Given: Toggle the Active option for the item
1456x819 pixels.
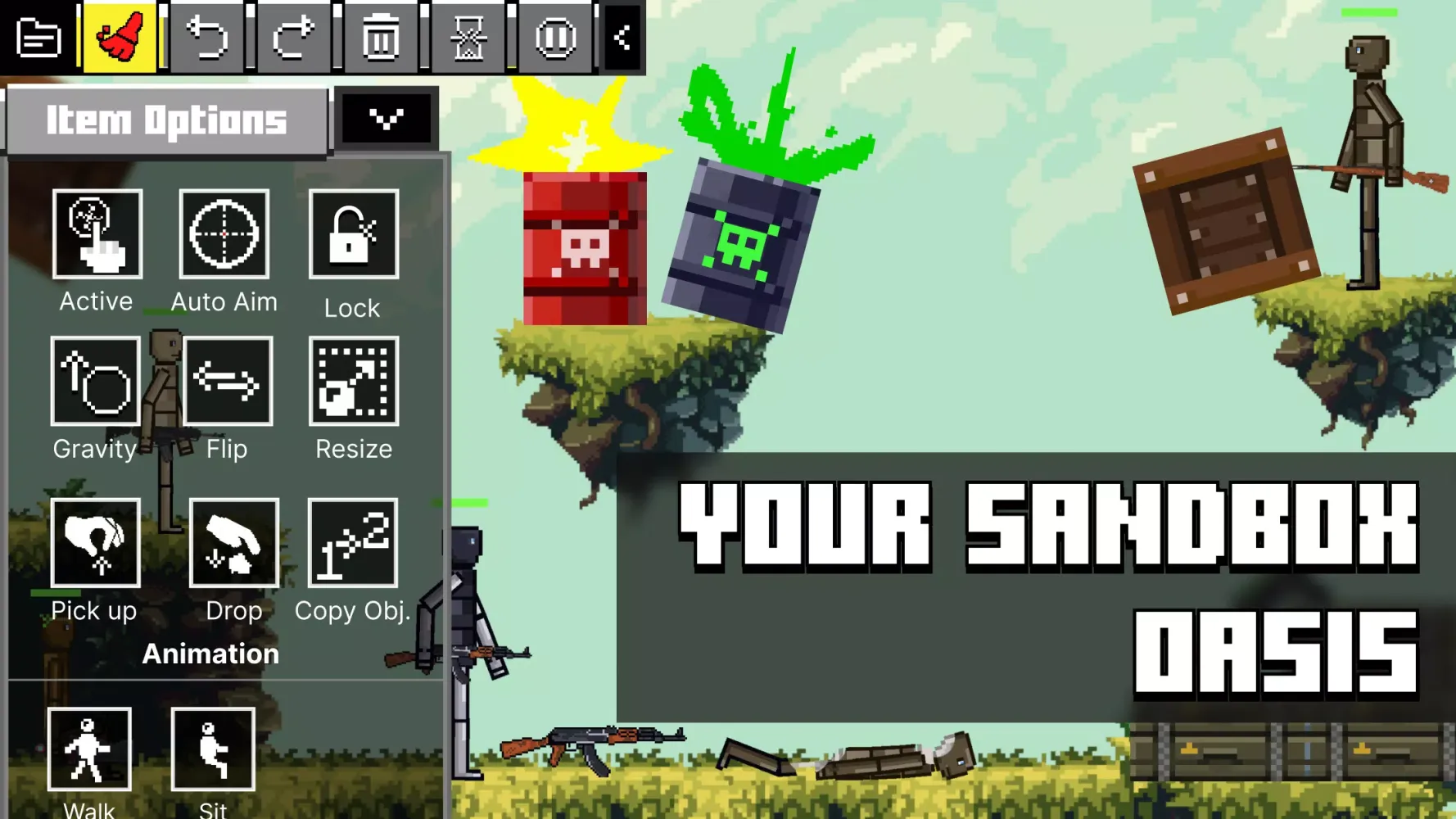Looking at the screenshot, I should (96, 236).
